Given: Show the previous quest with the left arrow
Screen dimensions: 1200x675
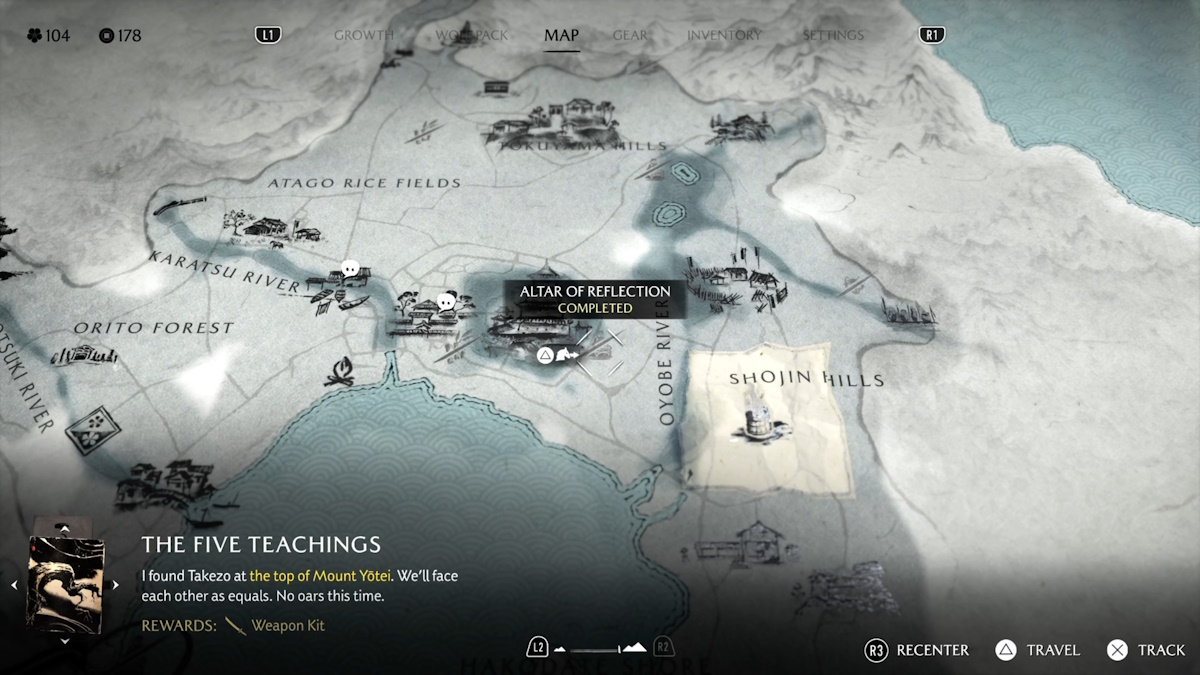Looking at the screenshot, I should [x=15, y=585].
